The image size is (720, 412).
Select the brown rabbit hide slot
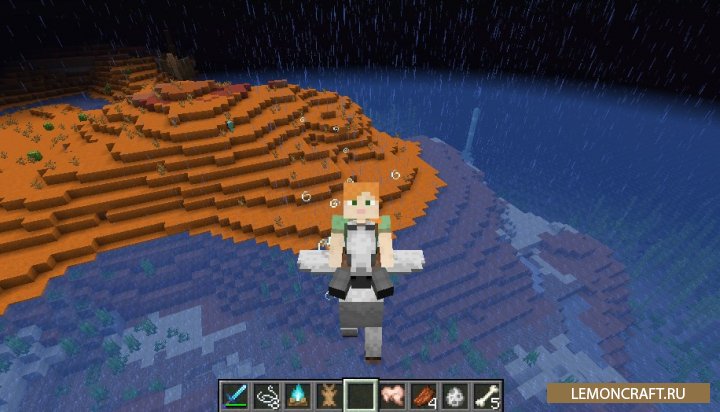[328, 395]
